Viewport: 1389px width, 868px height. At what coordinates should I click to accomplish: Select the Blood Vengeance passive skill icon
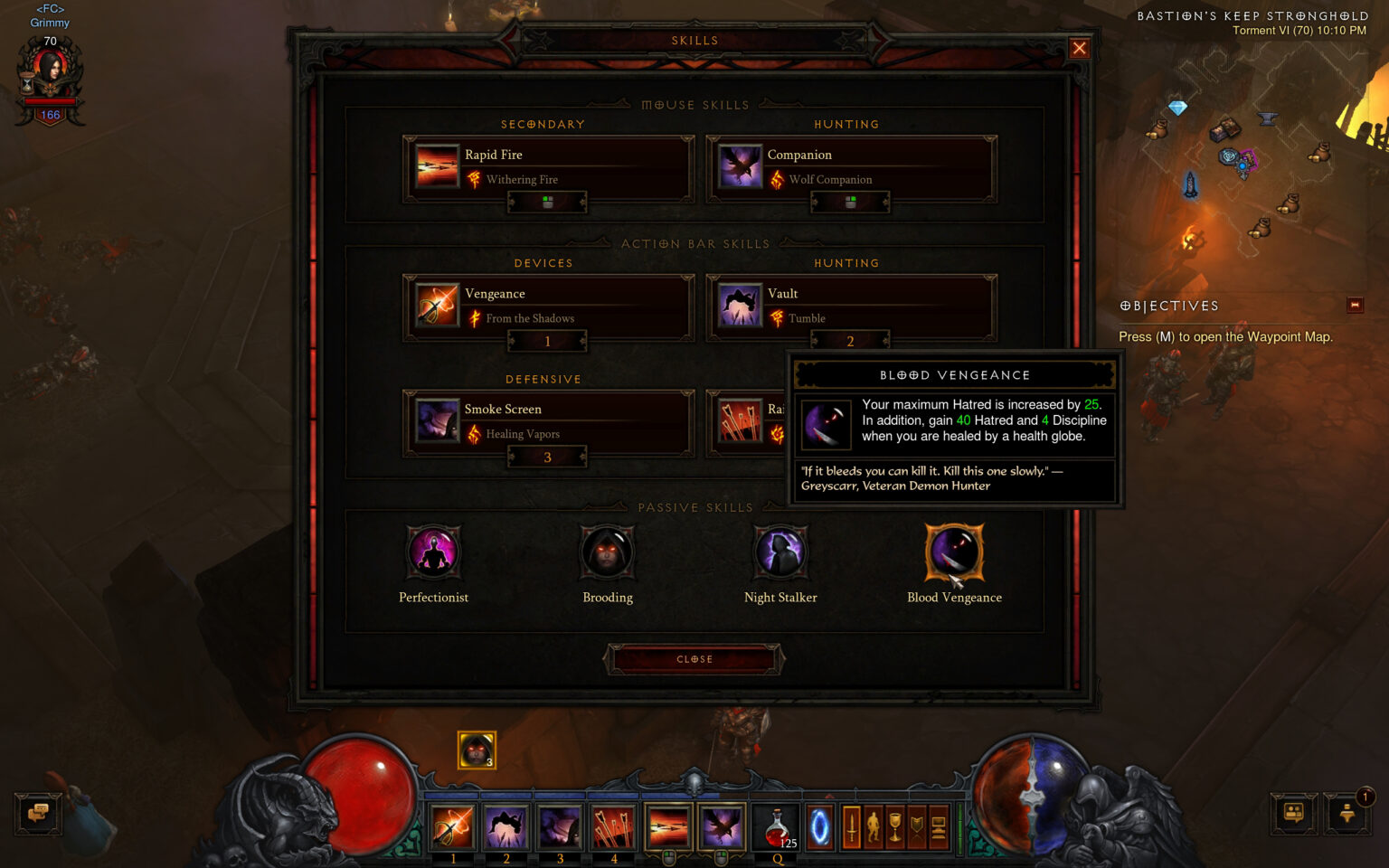coord(954,552)
